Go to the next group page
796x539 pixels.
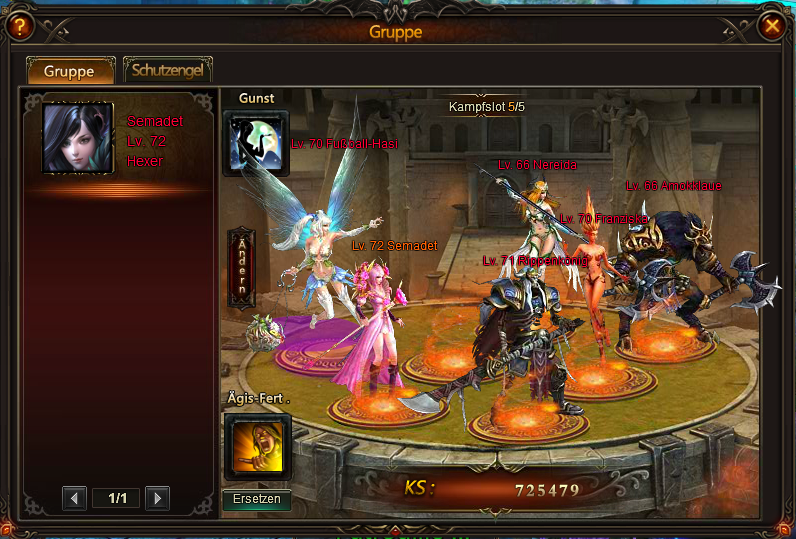point(157,498)
